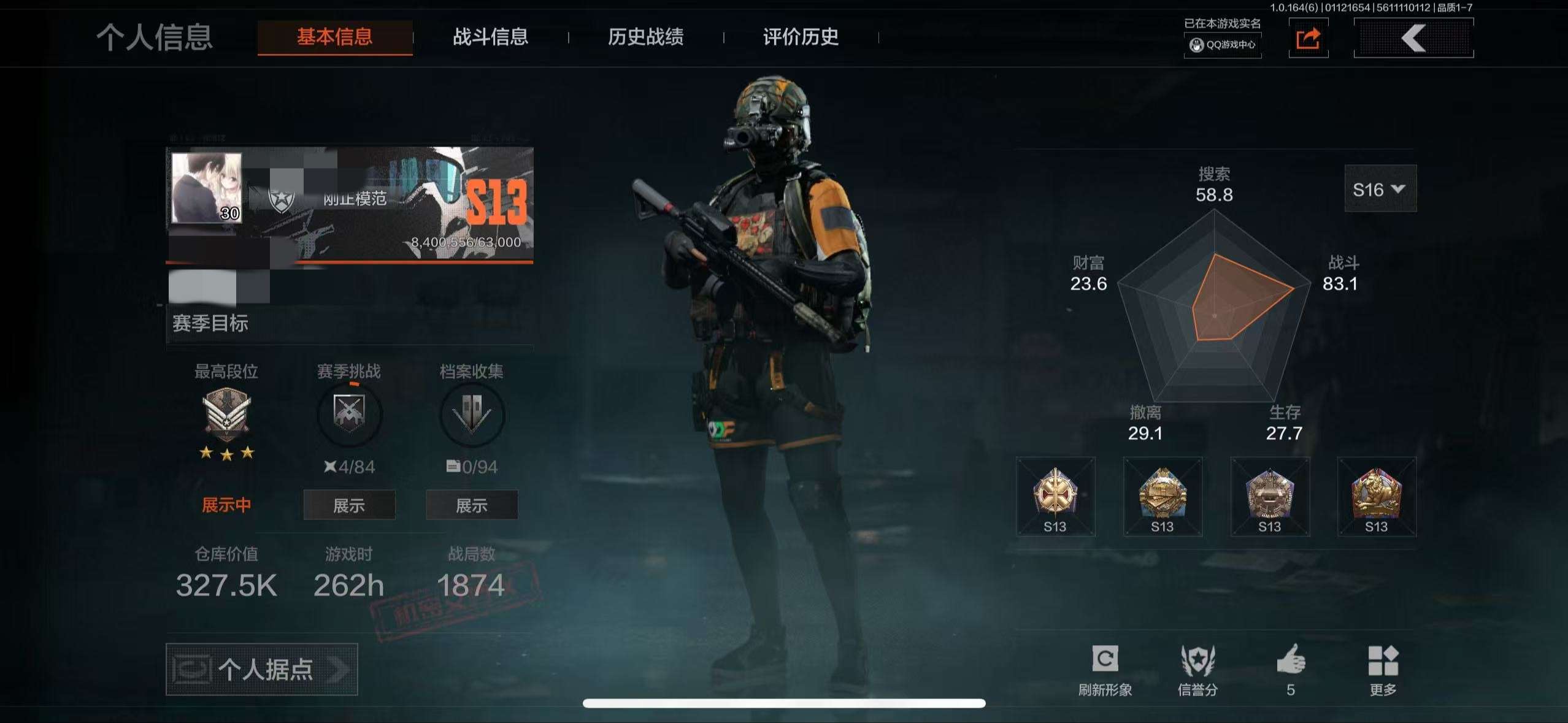Tap the first S13 gold medal badge
Image resolution: width=1568 pixels, height=723 pixels.
point(1056,495)
